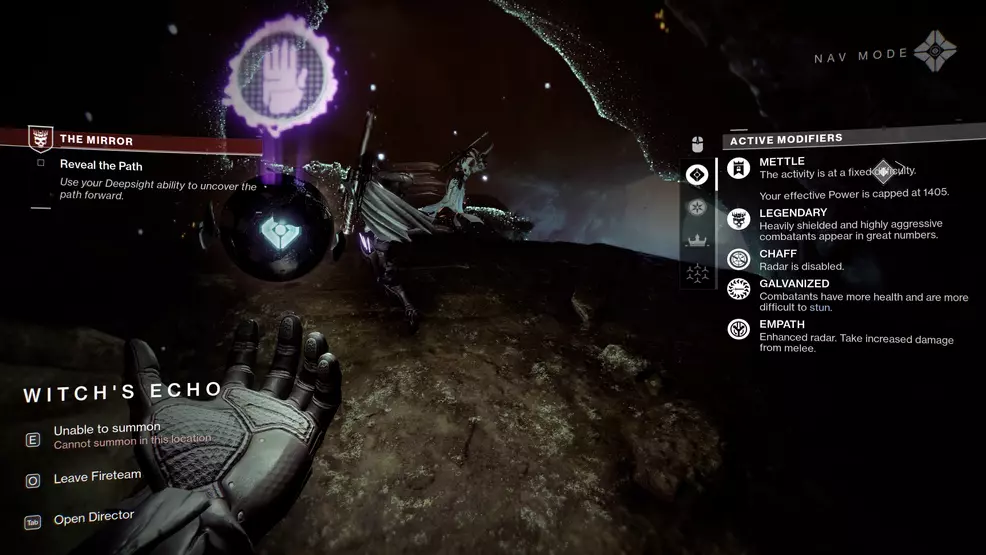Click the Reveal the Path objective

click(101, 164)
